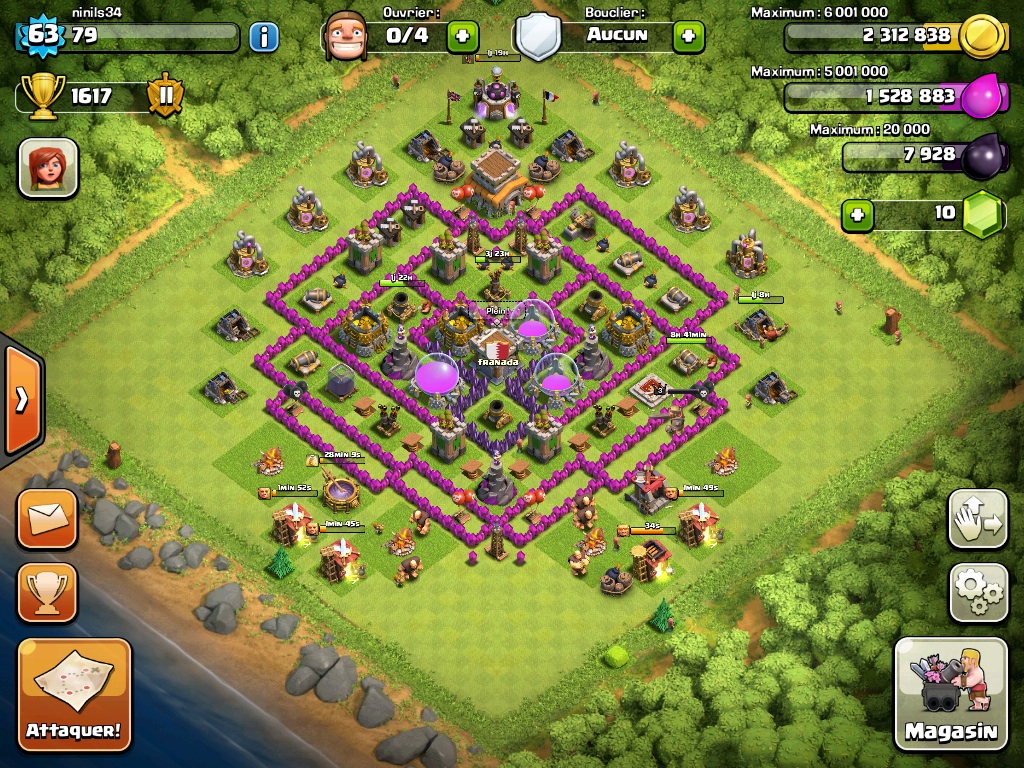
Task: Open the Attaquer! battle map
Action: (75, 694)
